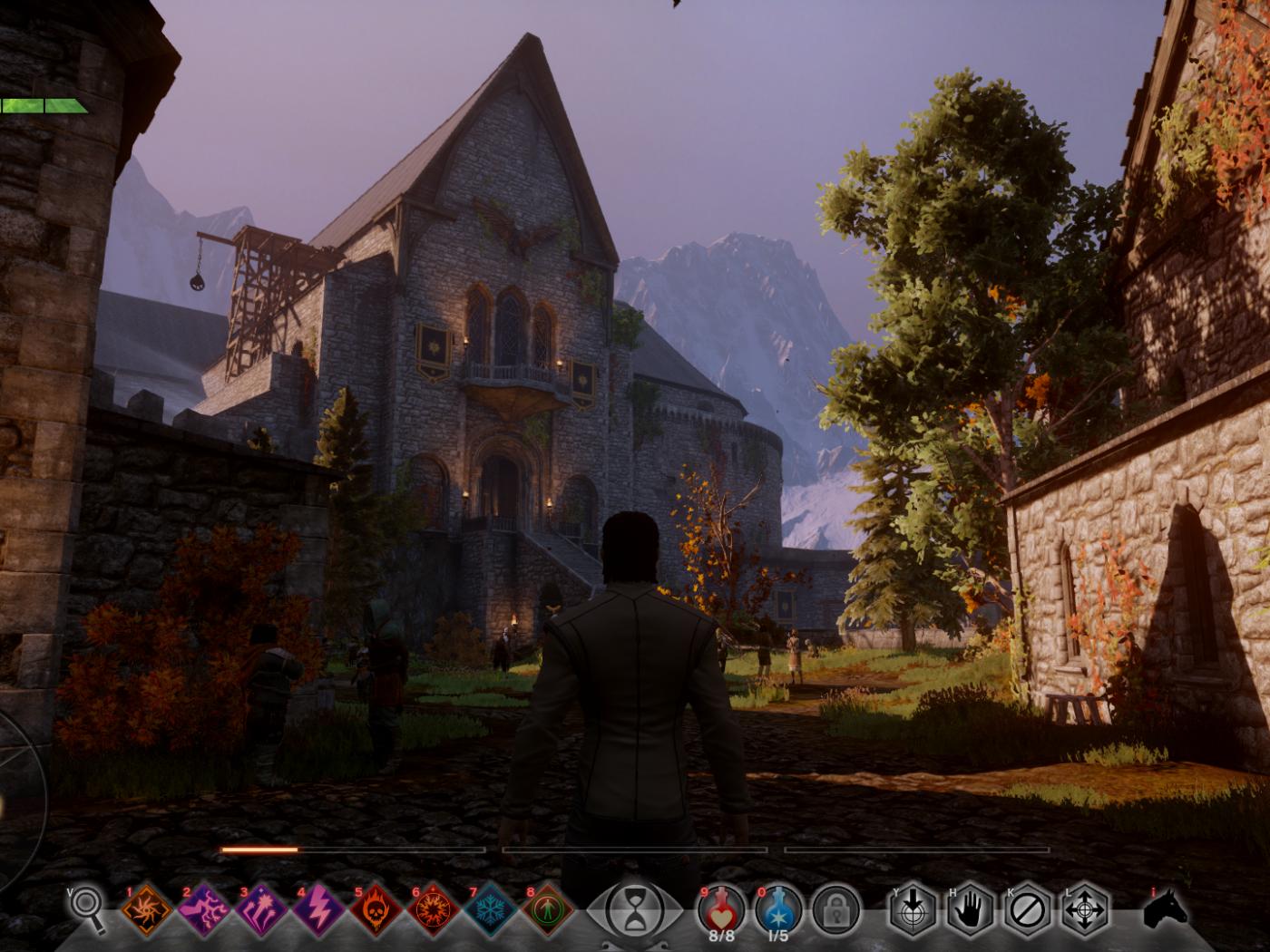Image resolution: width=1270 pixels, height=952 pixels.
Task: Drink the red health potion
Action: (721, 909)
